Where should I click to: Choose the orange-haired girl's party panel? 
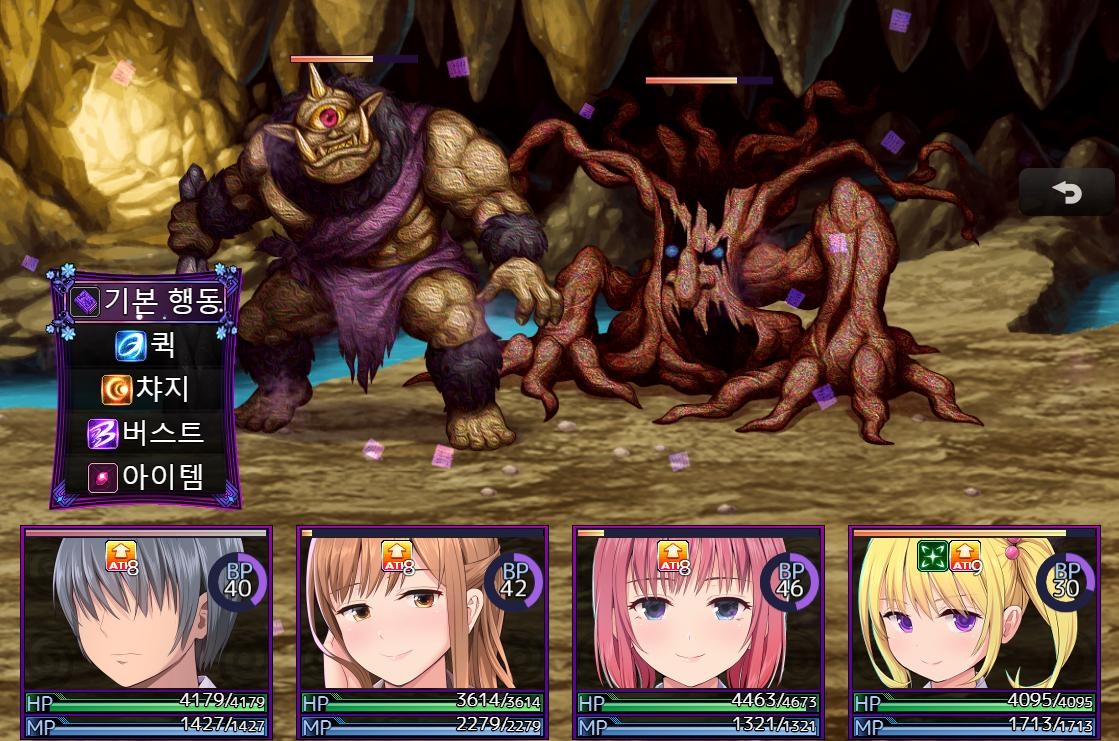pos(422,630)
